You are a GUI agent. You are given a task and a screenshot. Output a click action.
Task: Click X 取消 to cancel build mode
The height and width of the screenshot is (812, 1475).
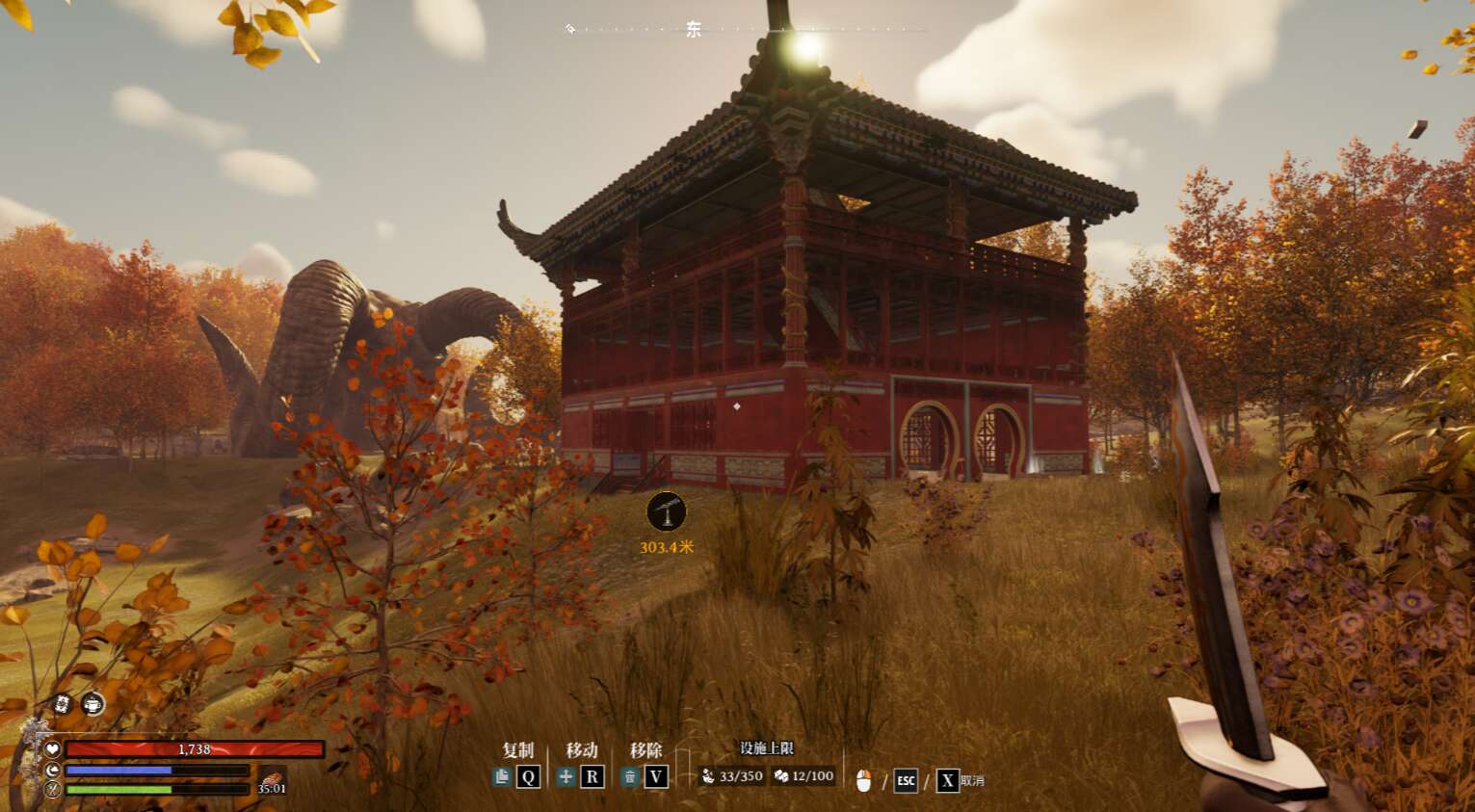[x=948, y=780]
